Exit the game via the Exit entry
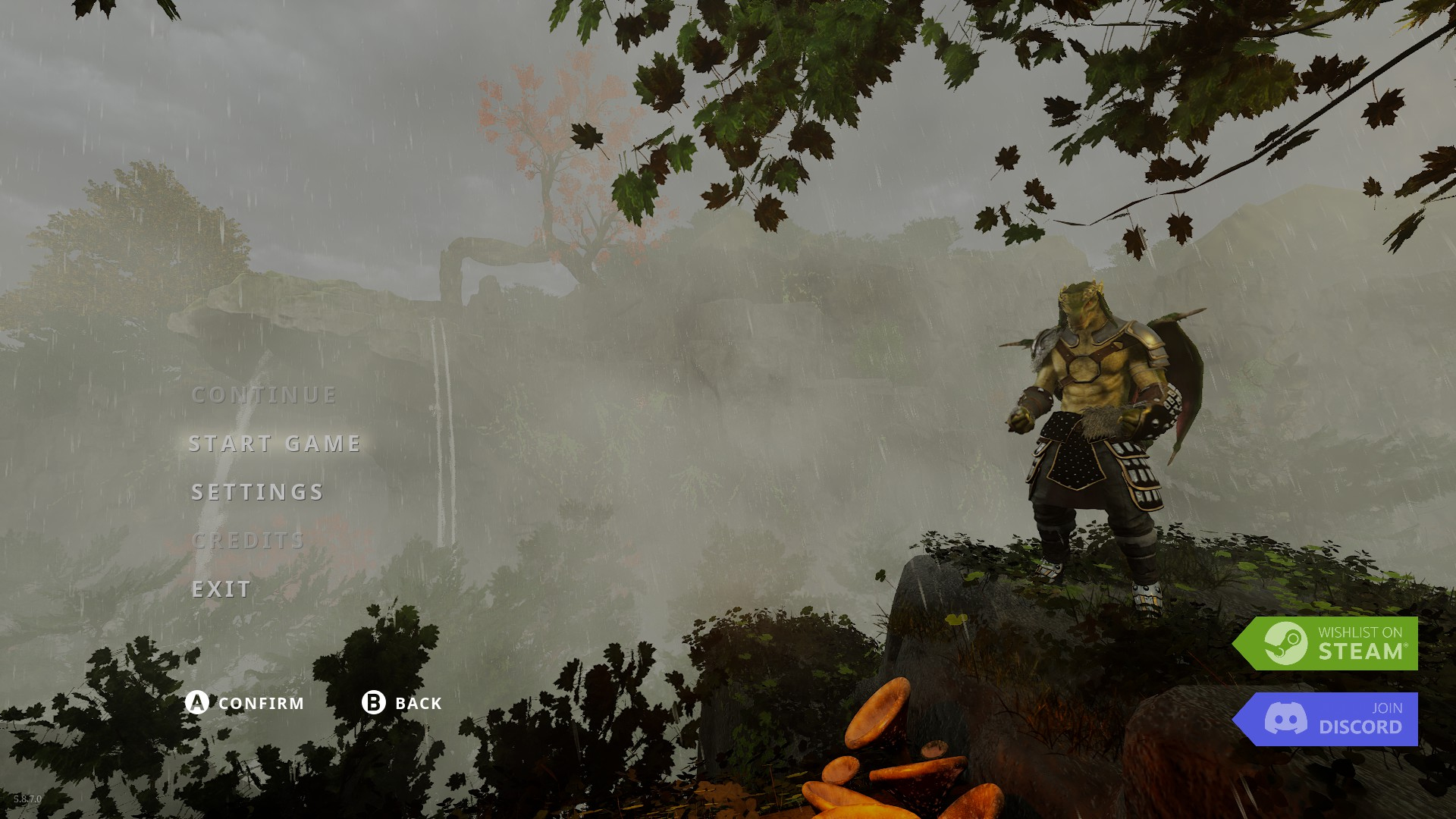Viewport: 1456px width, 819px height. tap(221, 589)
